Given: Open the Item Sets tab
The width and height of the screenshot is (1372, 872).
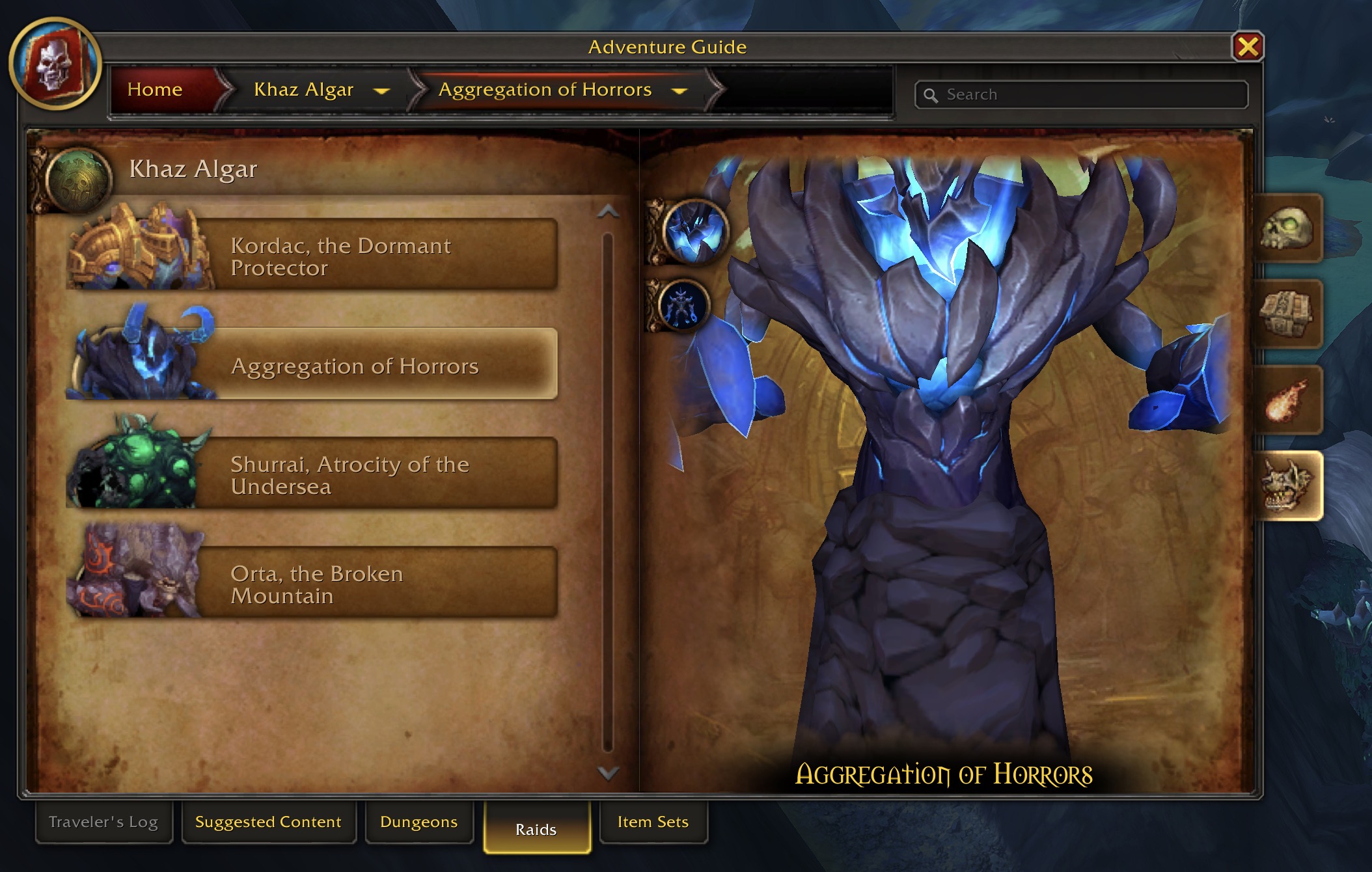Looking at the screenshot, I should (x=653, y=822).
